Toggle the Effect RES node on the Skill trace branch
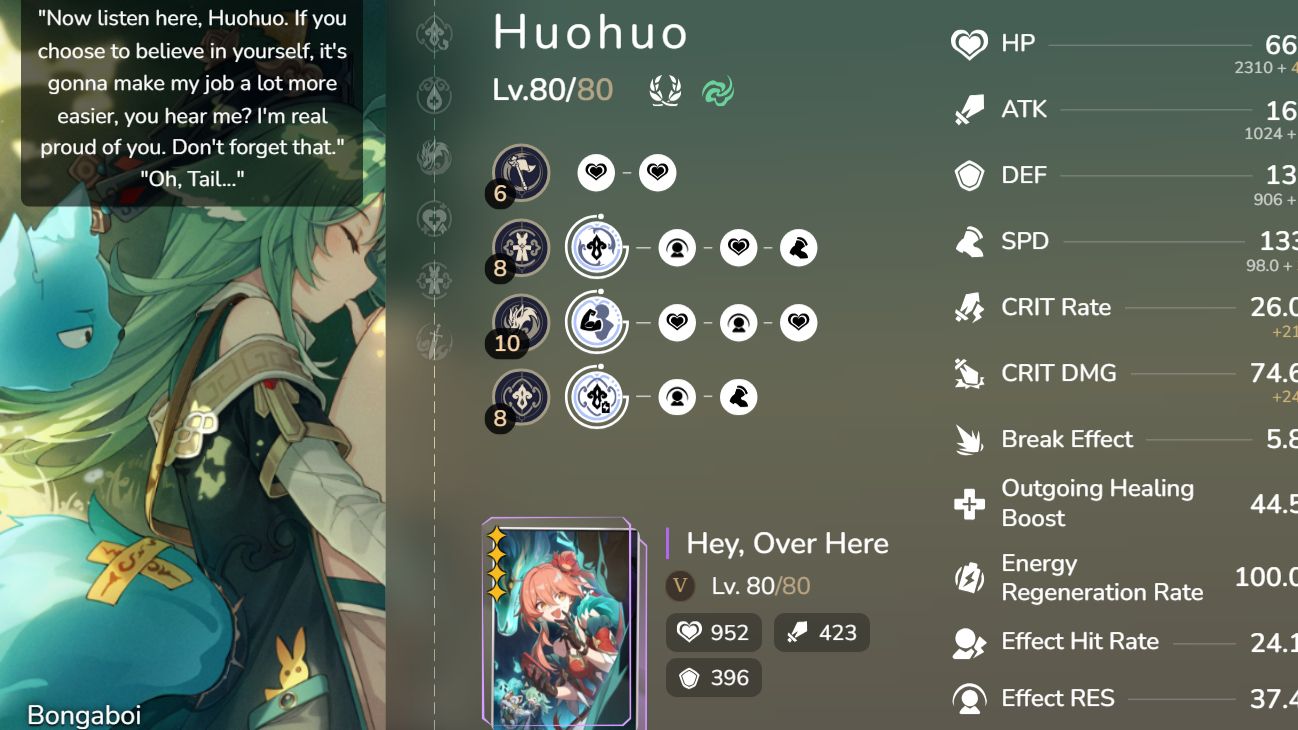The height and width of the screenshot is (730, 1298). coord(678,247)
